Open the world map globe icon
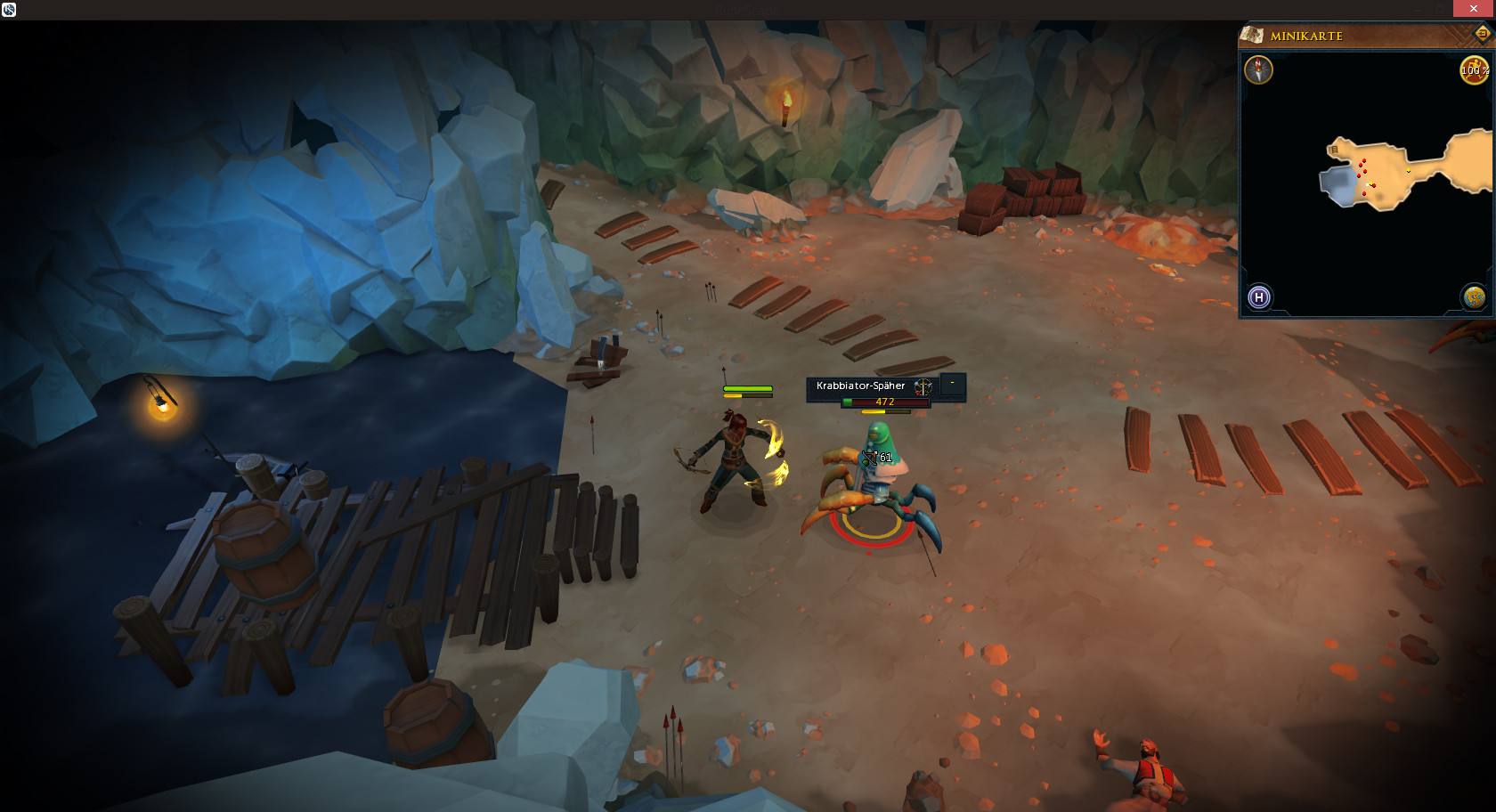Viewport: 1496px width, 812px height. [x=1474, y=296]
